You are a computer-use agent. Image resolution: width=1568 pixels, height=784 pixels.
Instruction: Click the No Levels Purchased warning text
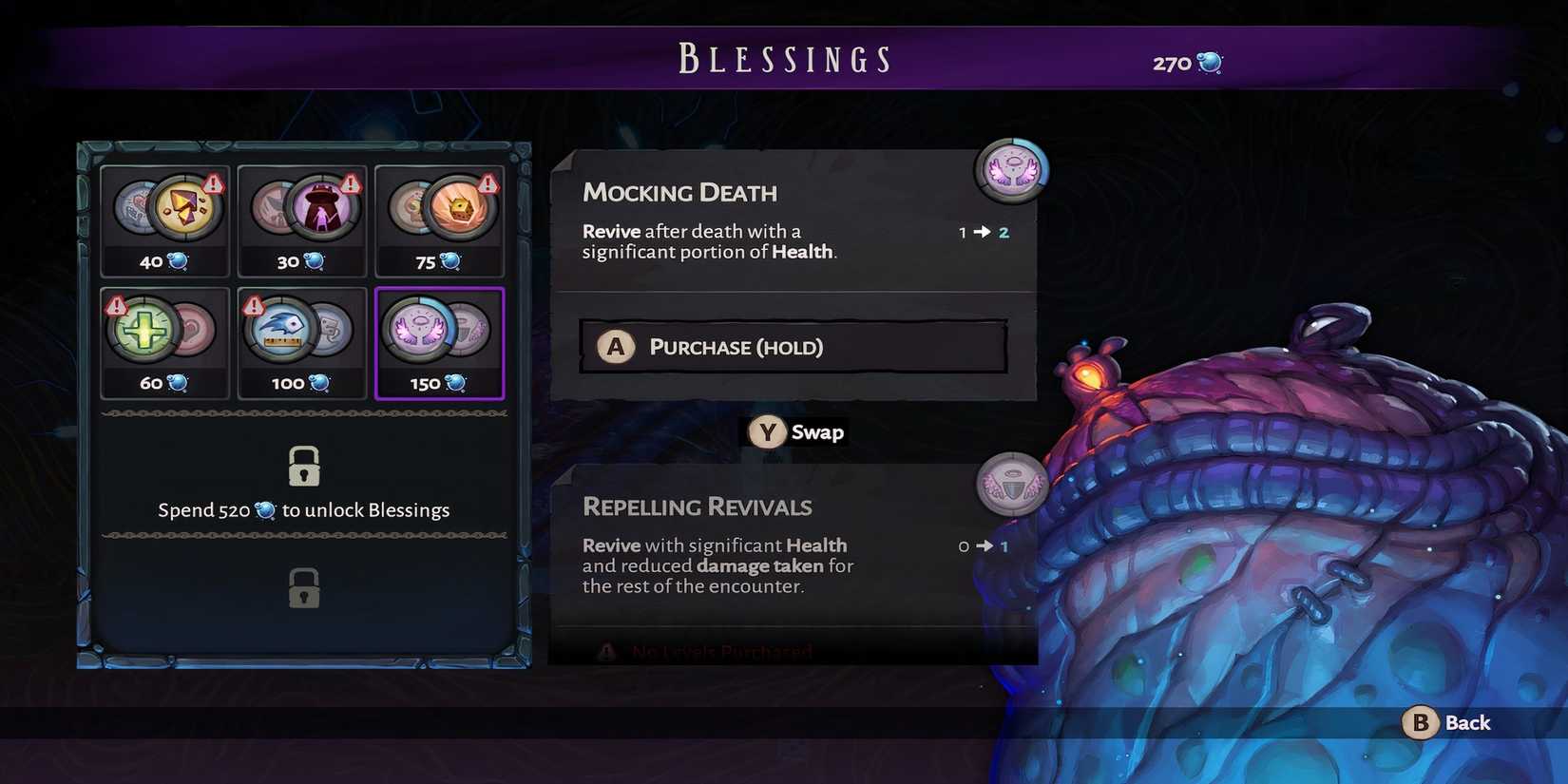coord(720,653)
